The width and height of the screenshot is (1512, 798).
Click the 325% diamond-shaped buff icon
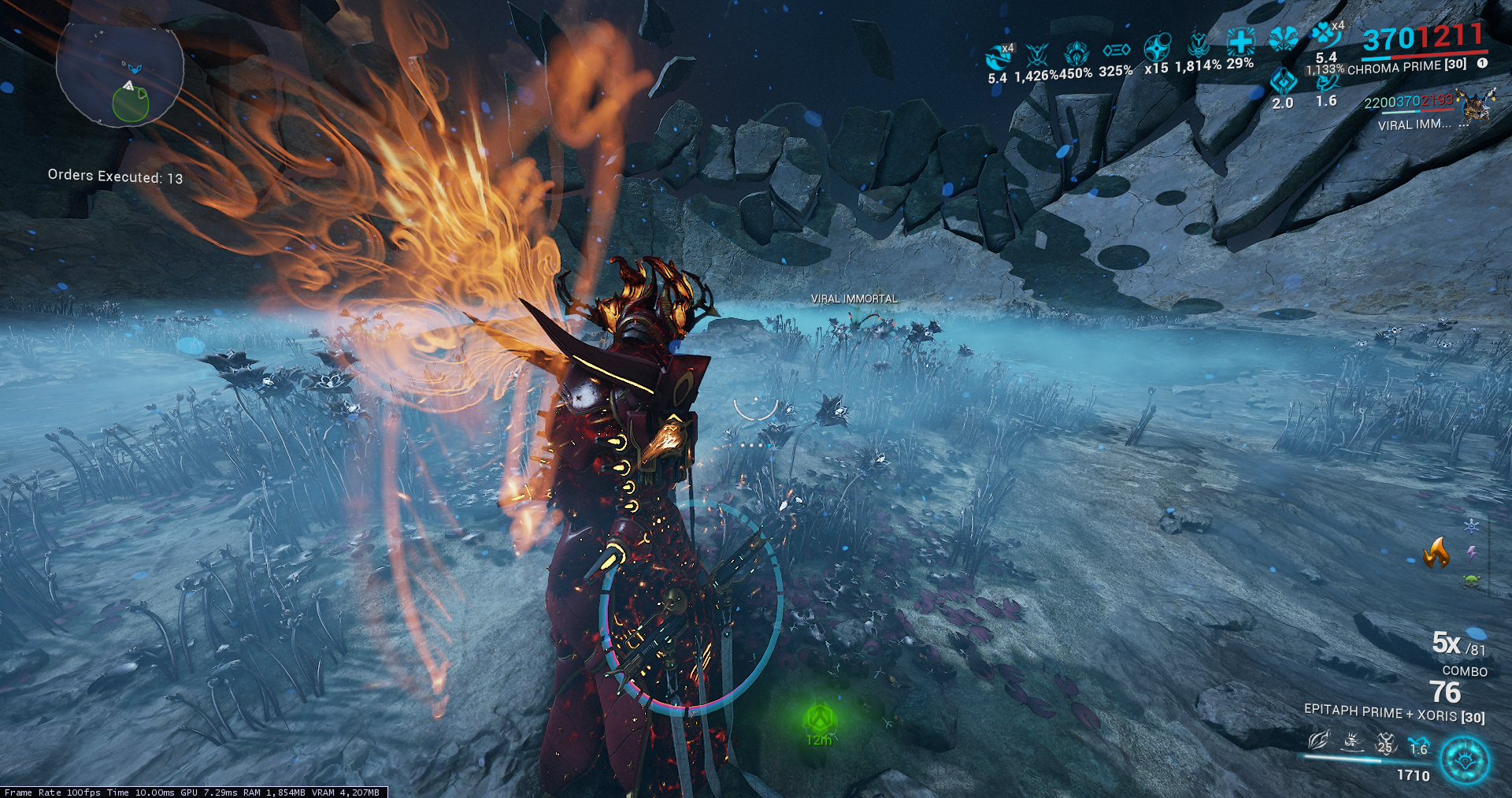[x=1116, y=51]
